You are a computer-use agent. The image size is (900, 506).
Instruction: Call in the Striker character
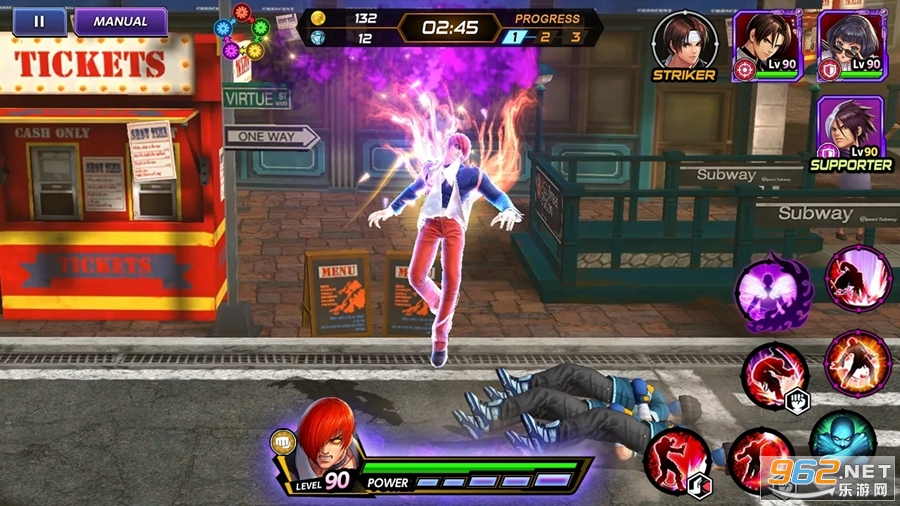(685, 42)
